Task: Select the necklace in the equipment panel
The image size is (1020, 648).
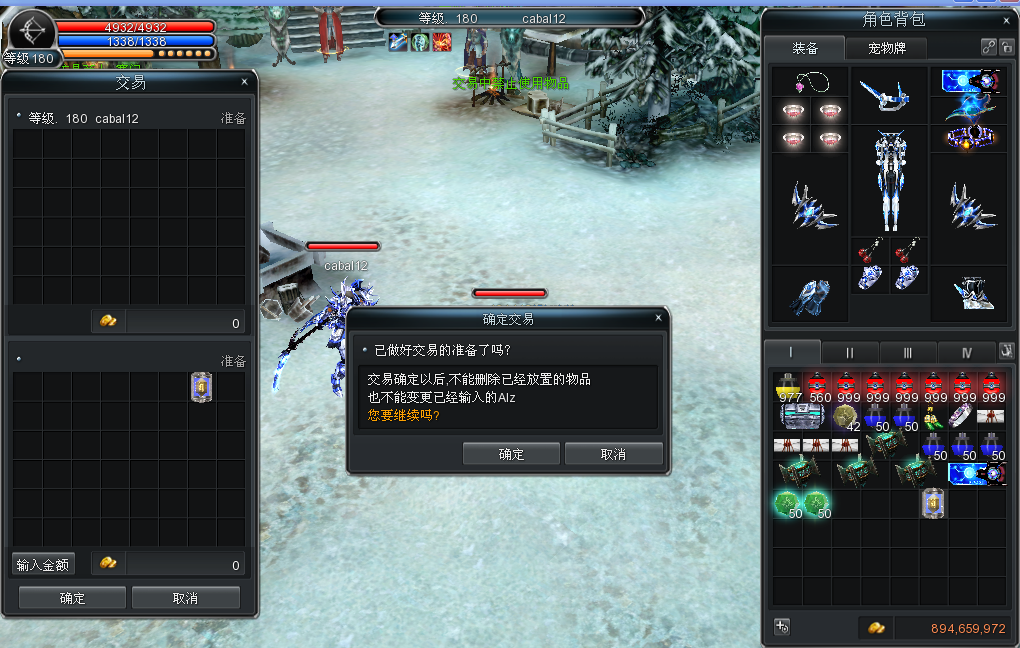Action: pyautogui.click(x=810, y=82)
